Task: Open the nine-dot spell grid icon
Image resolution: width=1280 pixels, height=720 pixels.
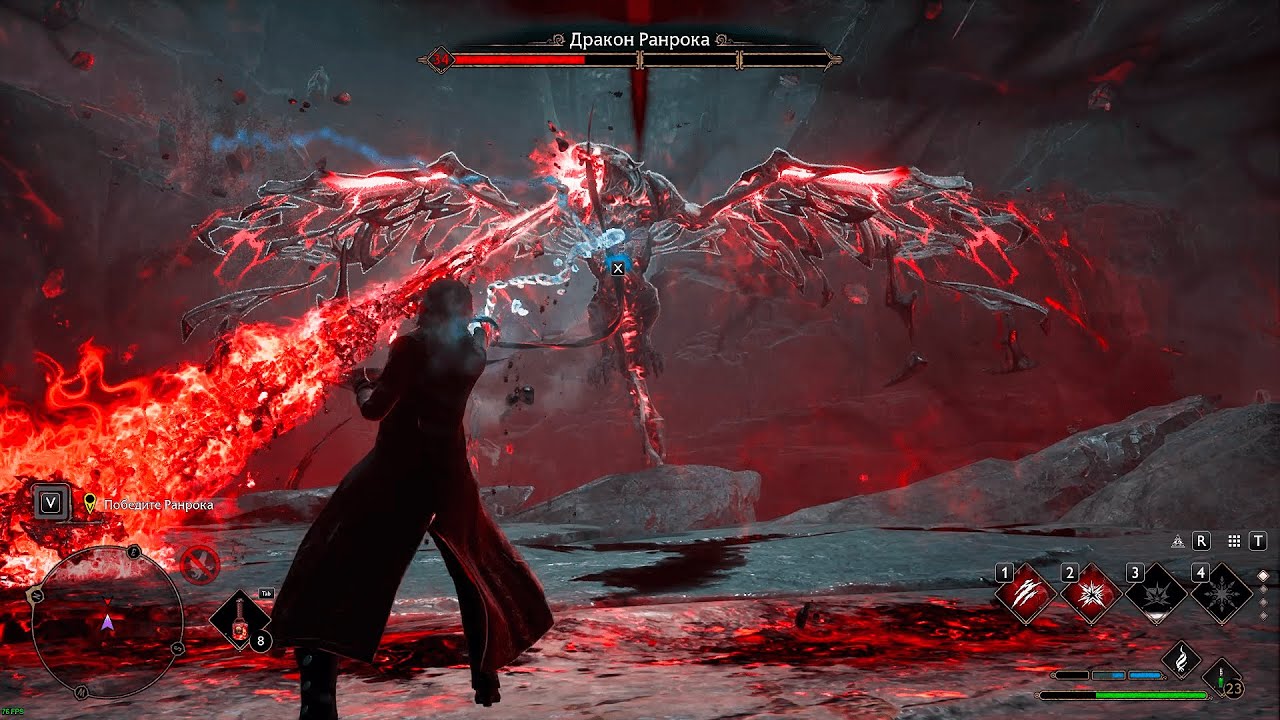Action: pos(1234,541)
